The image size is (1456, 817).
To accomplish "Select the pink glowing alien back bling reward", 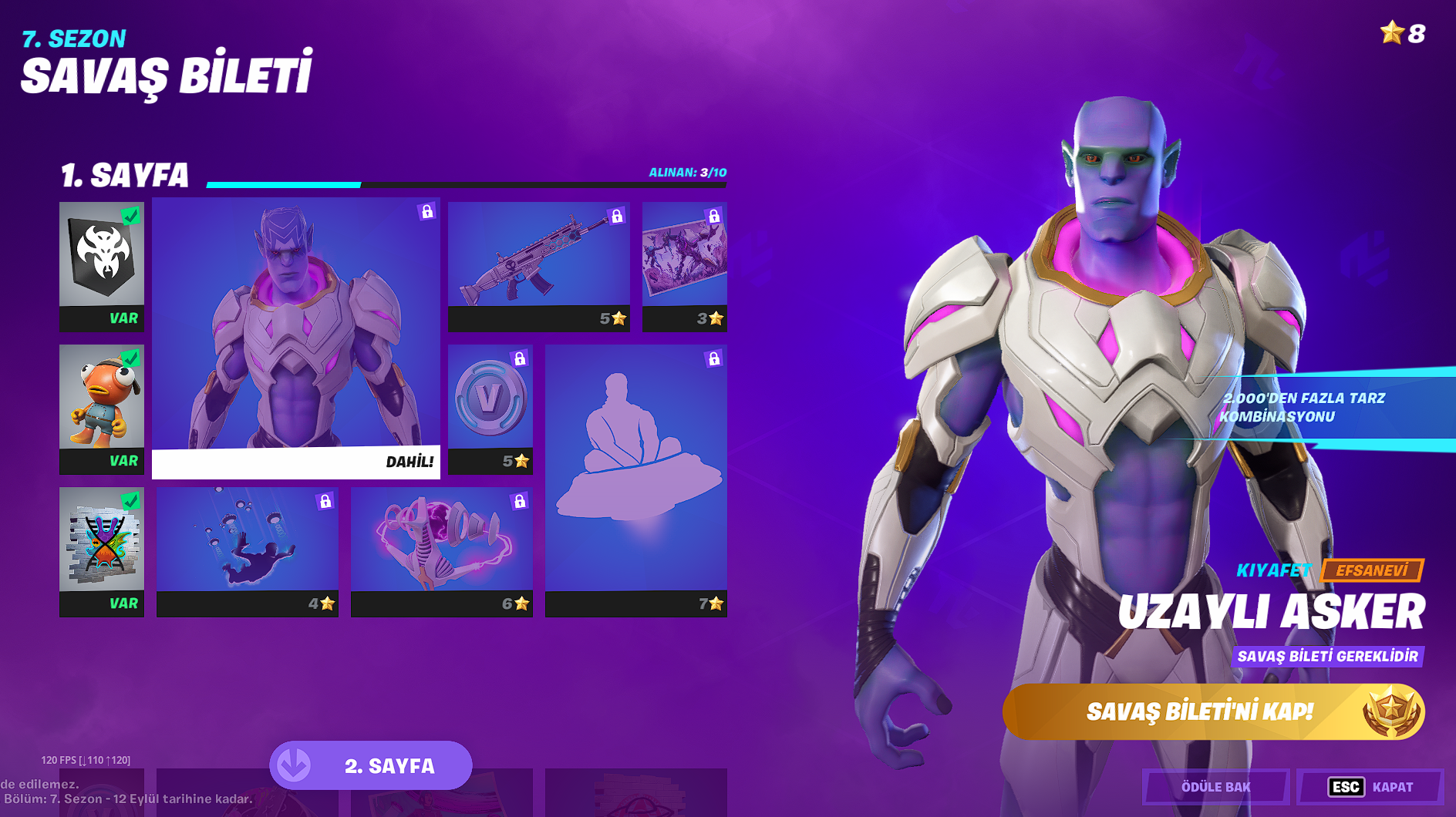I will tap(442, 551).
